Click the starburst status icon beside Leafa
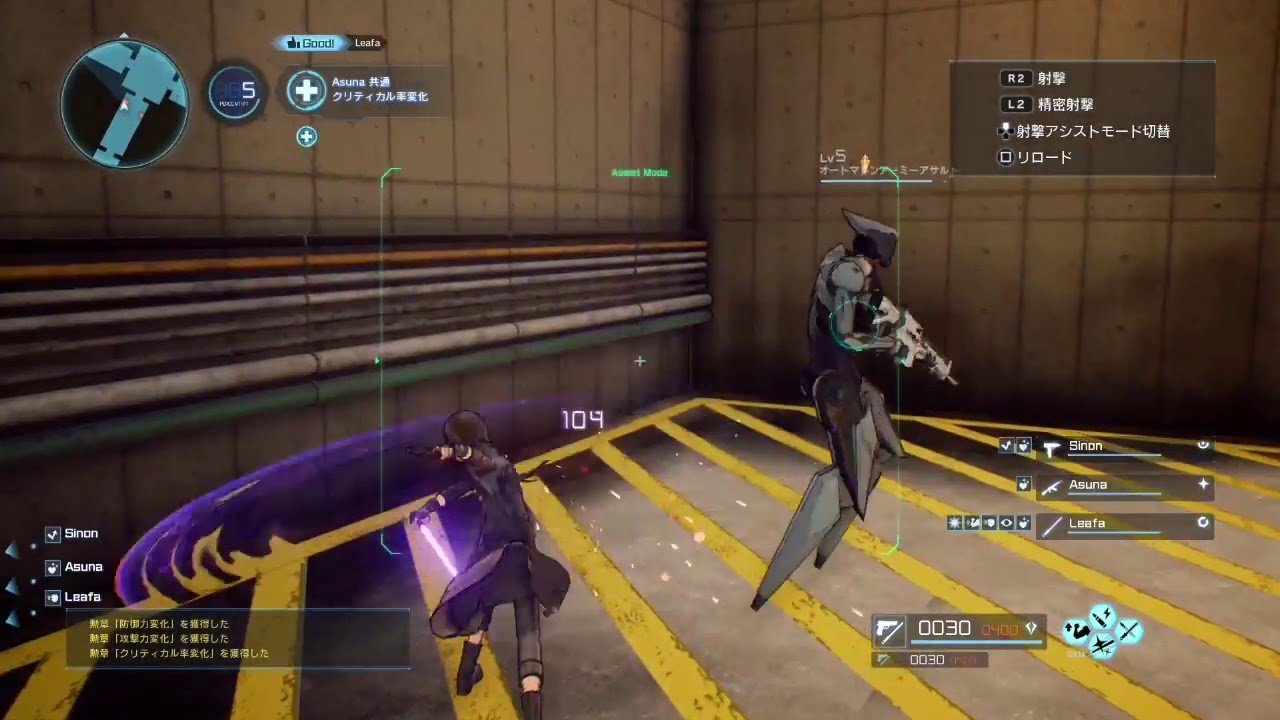The width and height of the screenshot is (1280, 720). tap(955, 523)
